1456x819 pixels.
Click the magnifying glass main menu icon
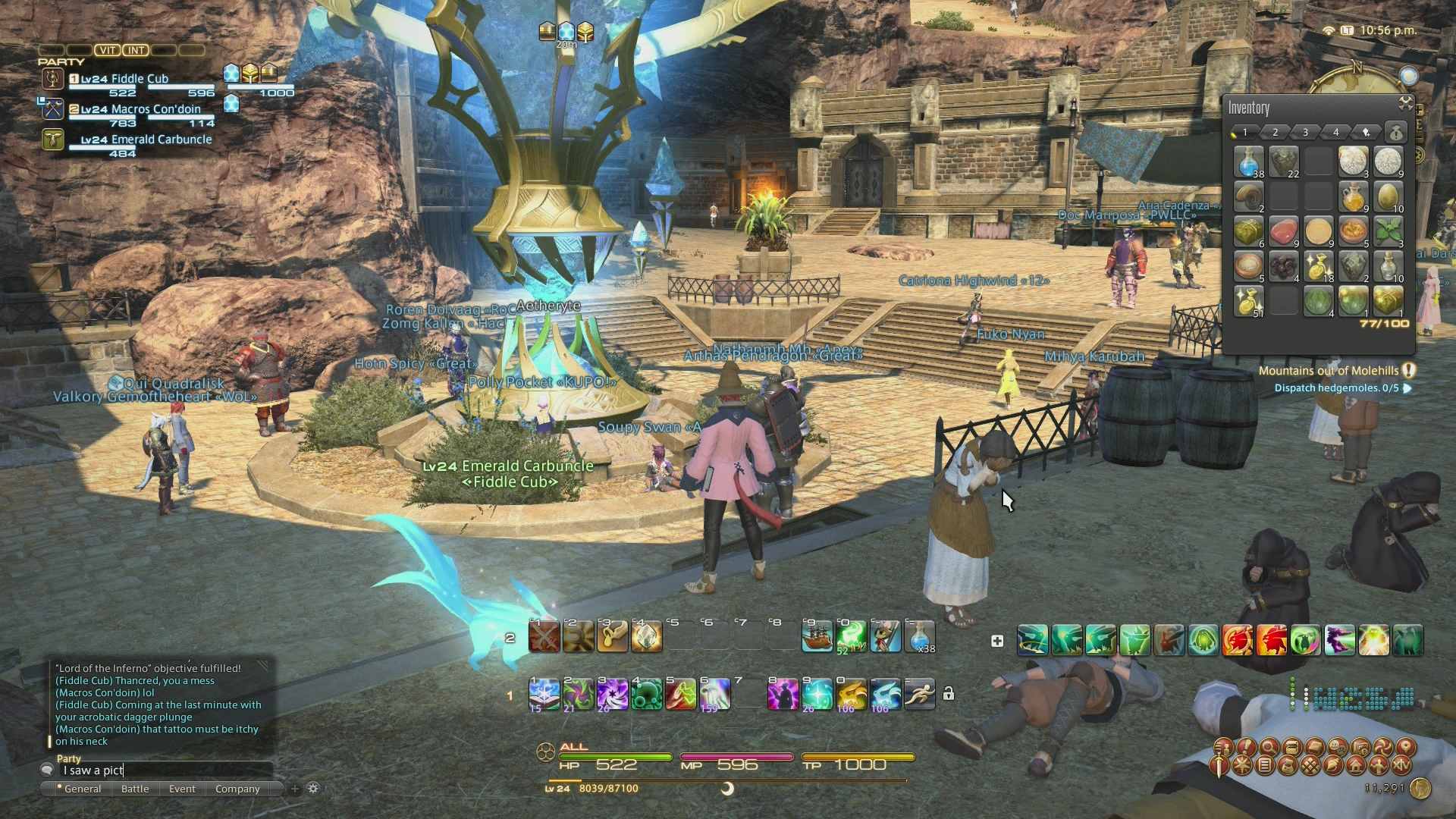pyautogui.click(x=1268, y=748)
